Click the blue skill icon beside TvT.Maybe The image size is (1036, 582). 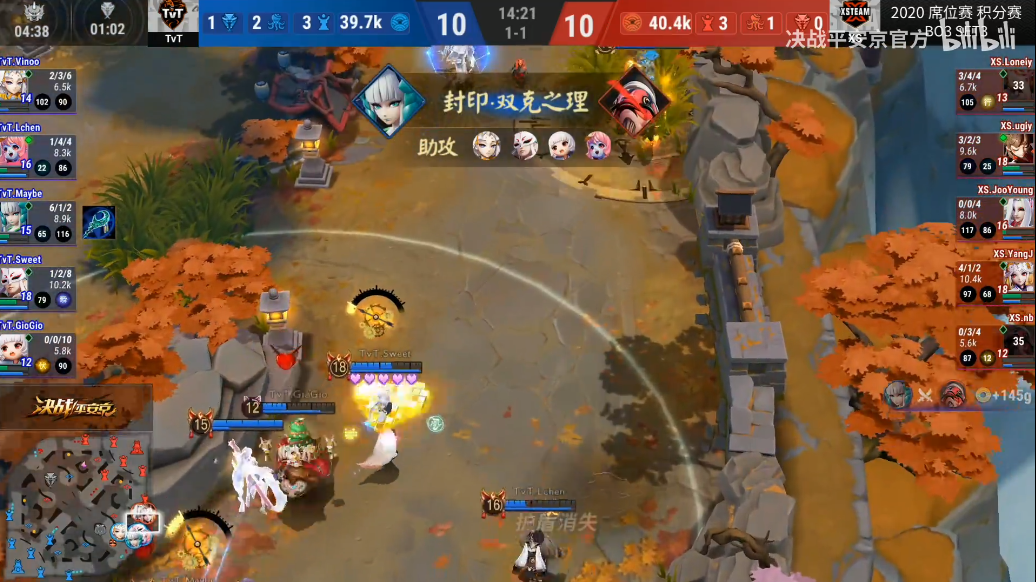[x=98, y=222]
